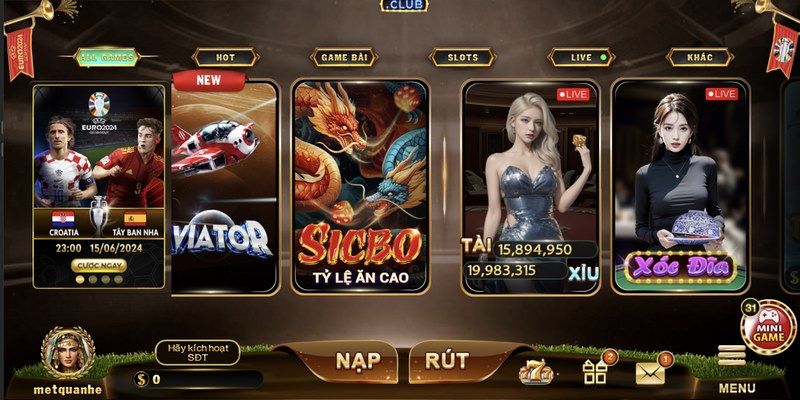Open the mail envelope inbox
800x400 pixels.
tap(650, 373)
